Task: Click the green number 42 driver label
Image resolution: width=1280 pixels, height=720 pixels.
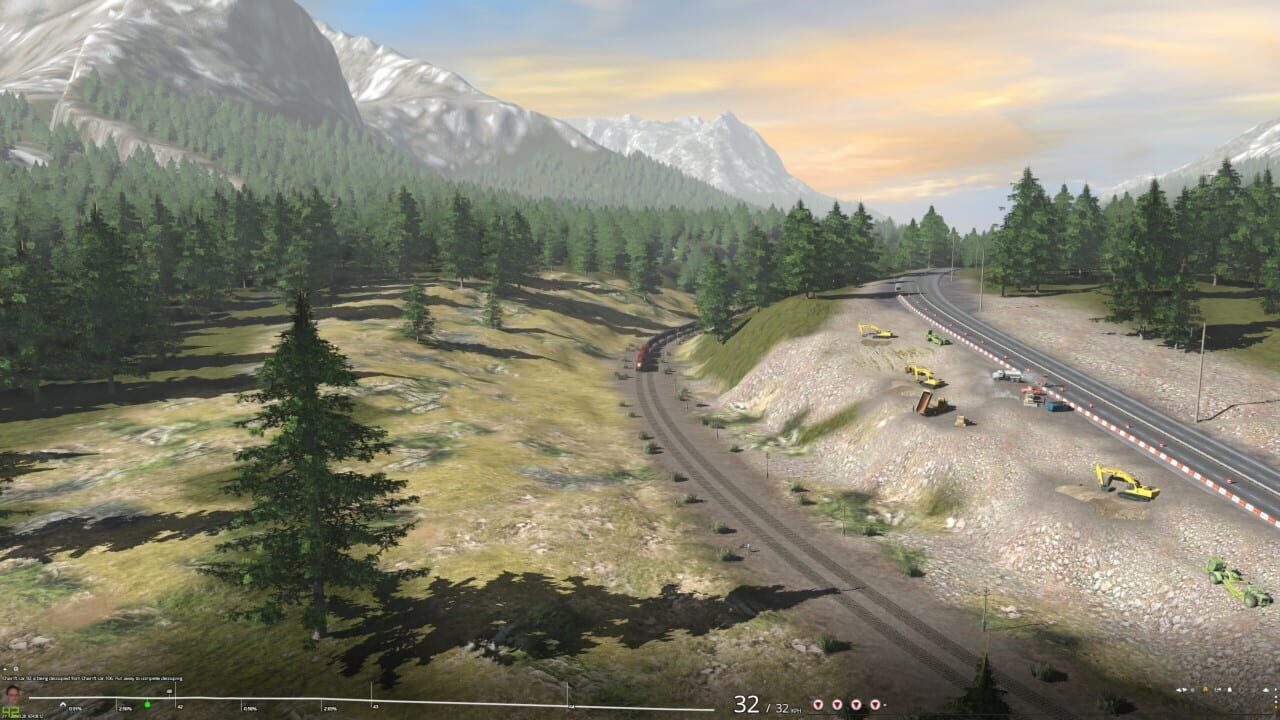Action: pyautogui.click(x=11, y=710)
